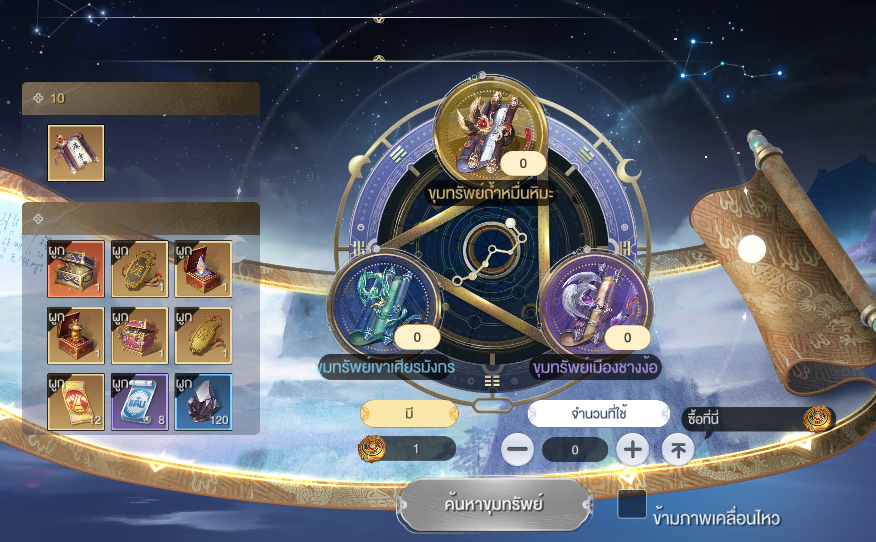Screen dimensions: 876x542
Task: Decrease the usage amount with minus
Action: [x=517, y=450]
